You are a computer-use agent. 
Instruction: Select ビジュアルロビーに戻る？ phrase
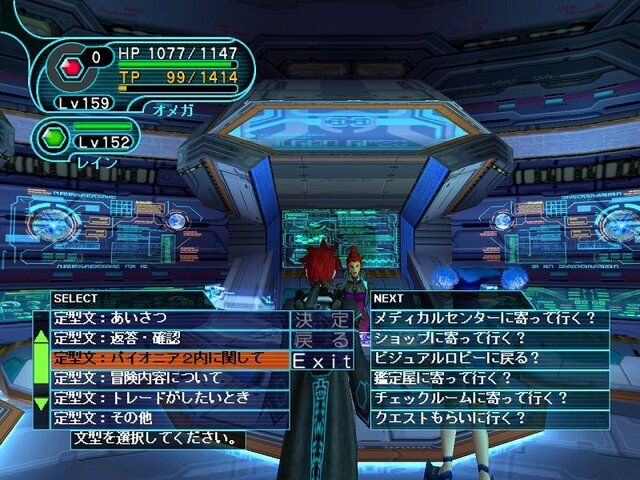[489, 358]
